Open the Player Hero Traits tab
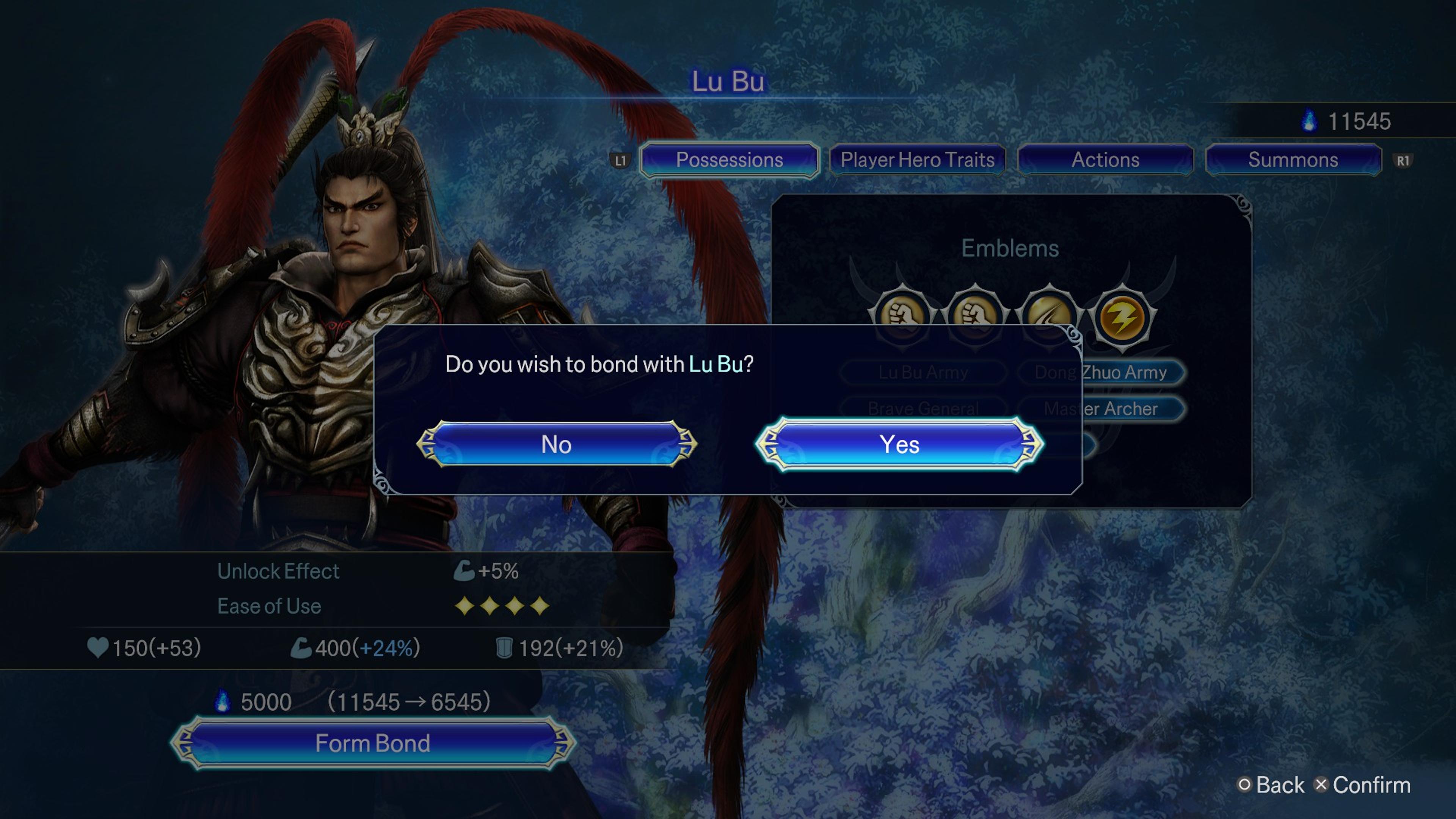Viewport: 1456px width, 819px height. point(917,160)
